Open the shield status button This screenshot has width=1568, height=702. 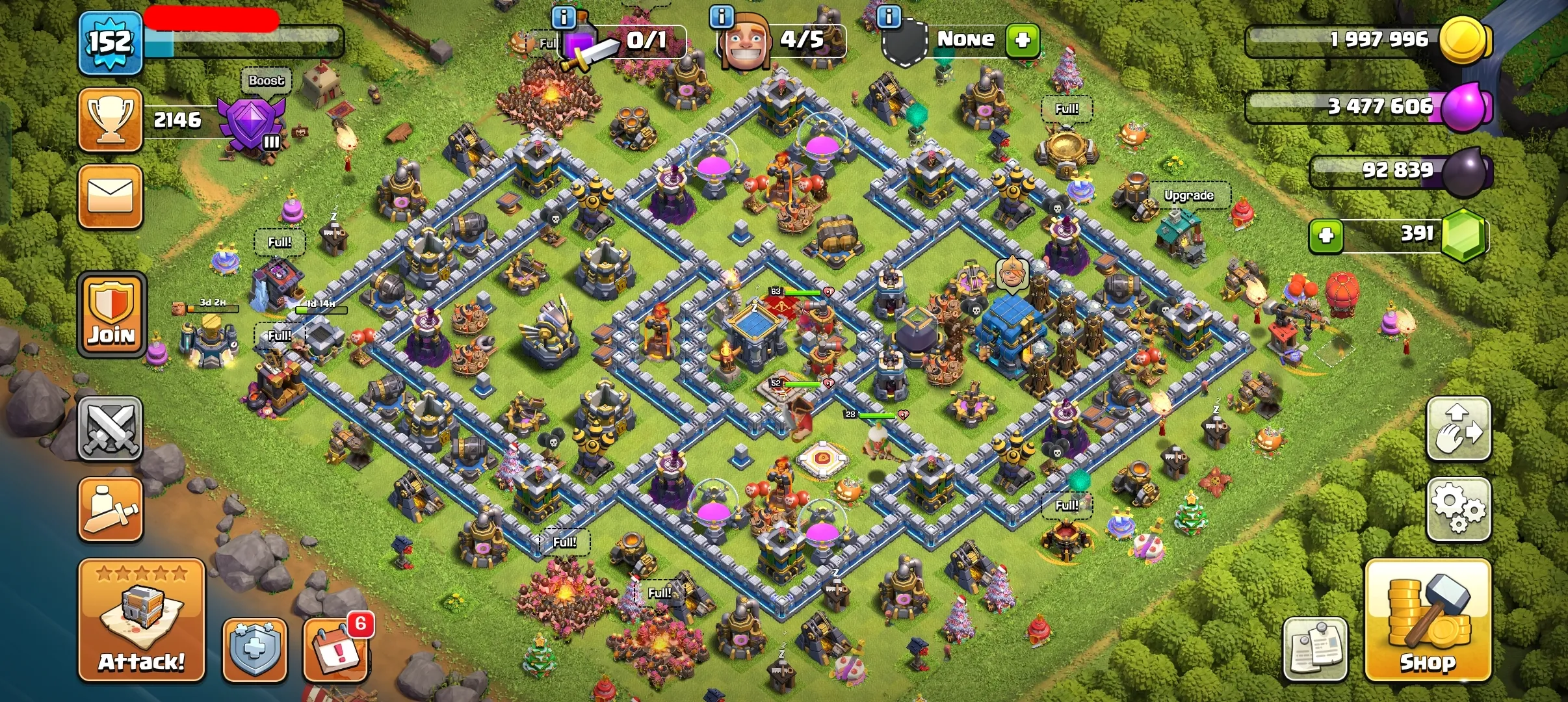point(254,650)
